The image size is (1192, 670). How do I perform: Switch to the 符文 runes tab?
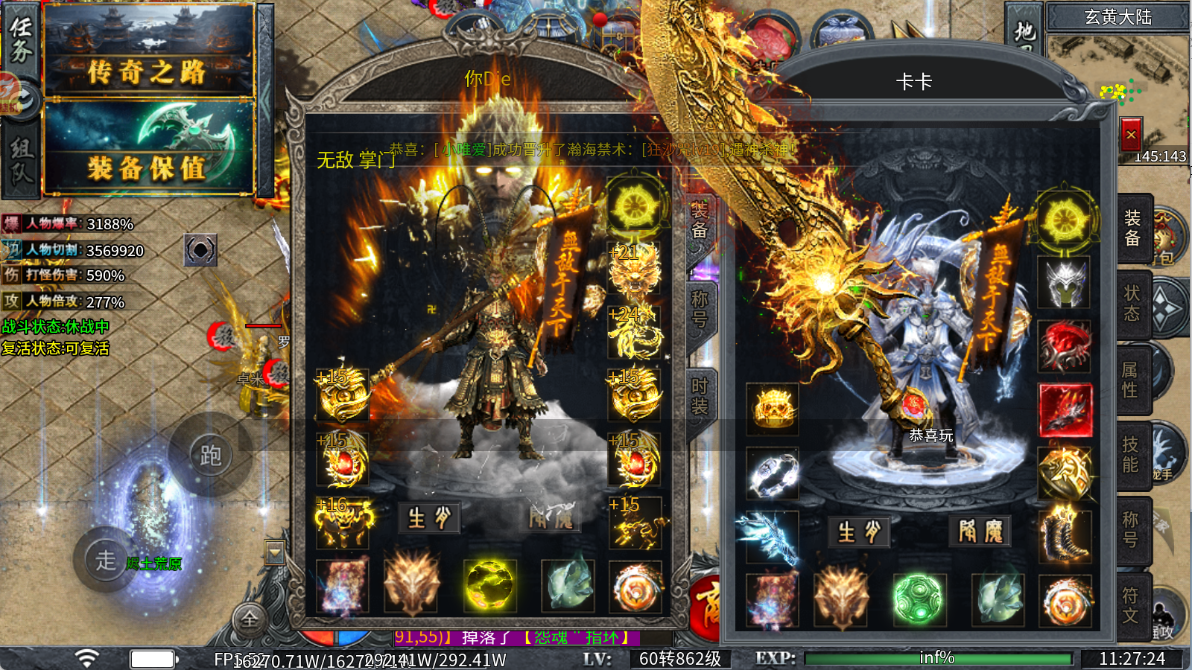pos(1131,606)
